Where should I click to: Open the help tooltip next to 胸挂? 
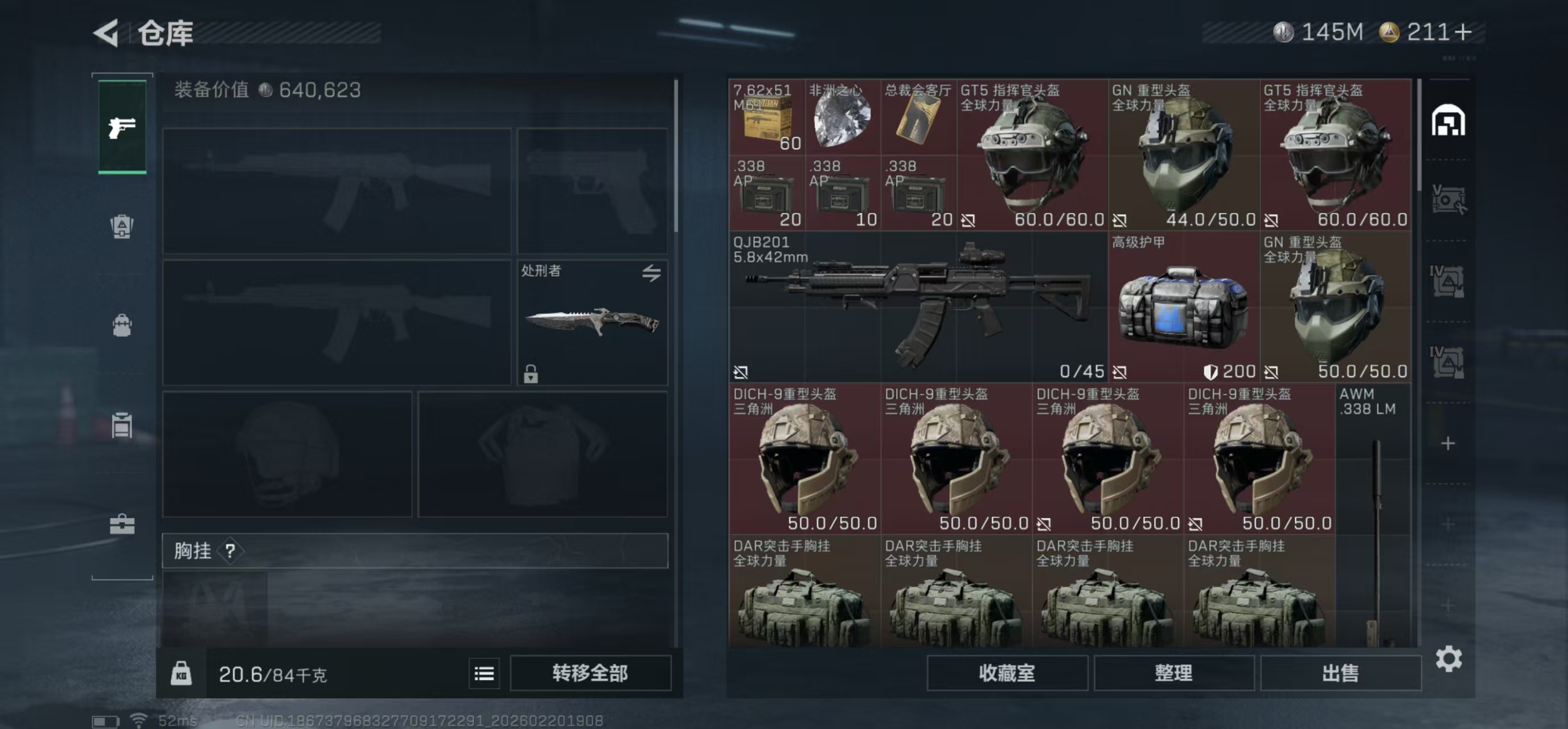[x=229, y=552]
